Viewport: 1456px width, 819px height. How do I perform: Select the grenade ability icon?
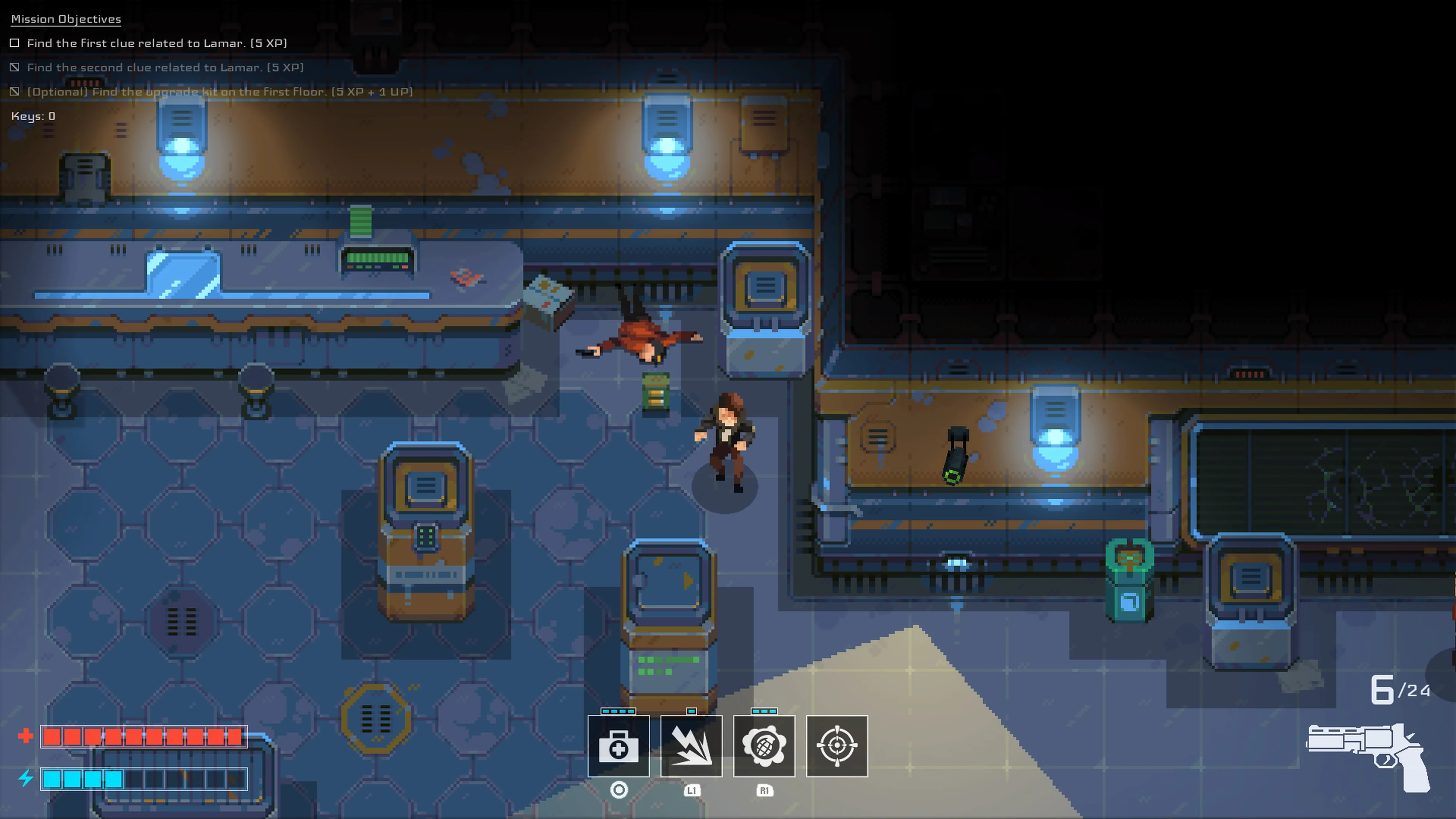coord(764,747)
